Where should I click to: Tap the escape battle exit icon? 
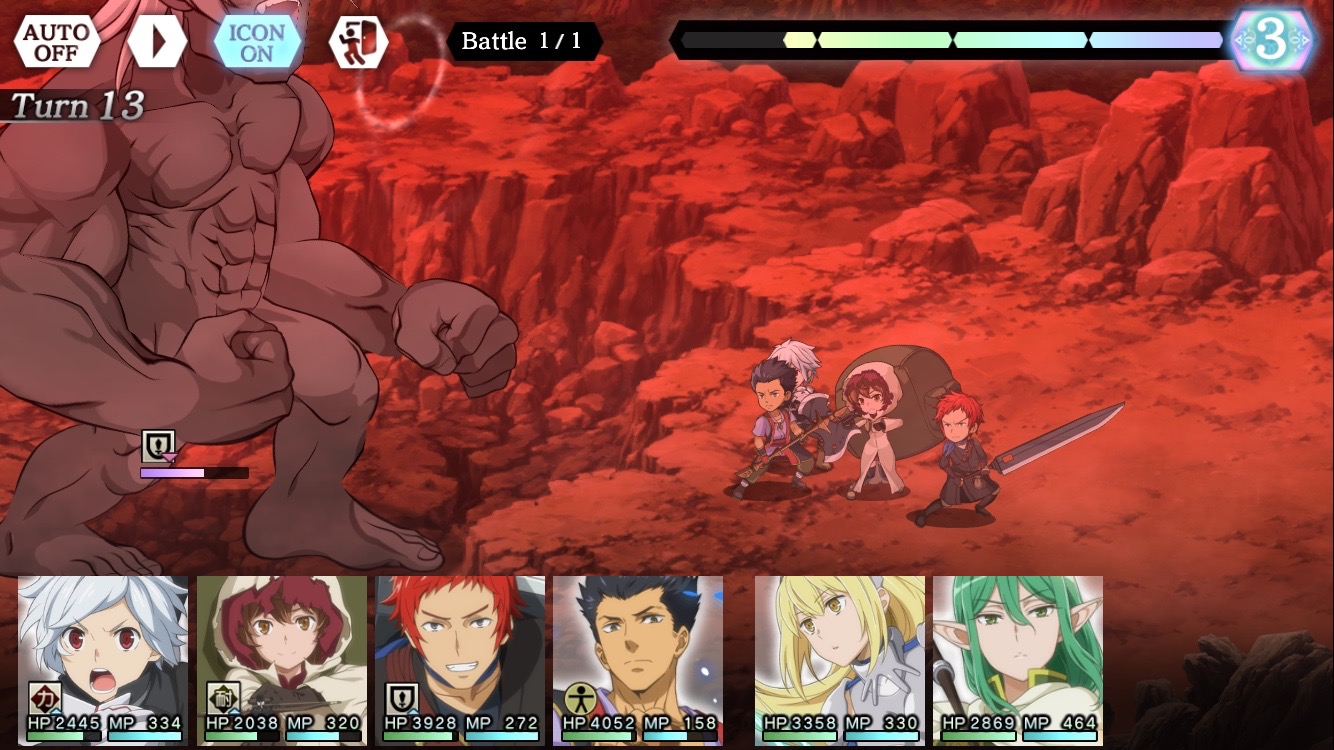click(x=358, y=41)
